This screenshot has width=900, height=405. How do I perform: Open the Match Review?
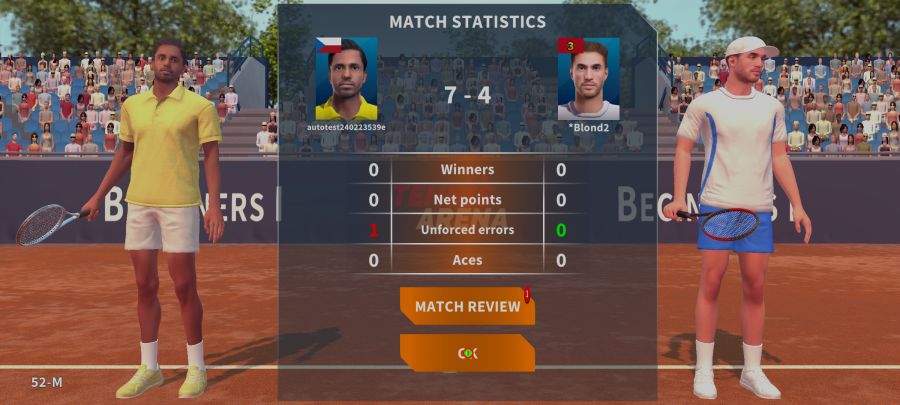pos(467,306)
